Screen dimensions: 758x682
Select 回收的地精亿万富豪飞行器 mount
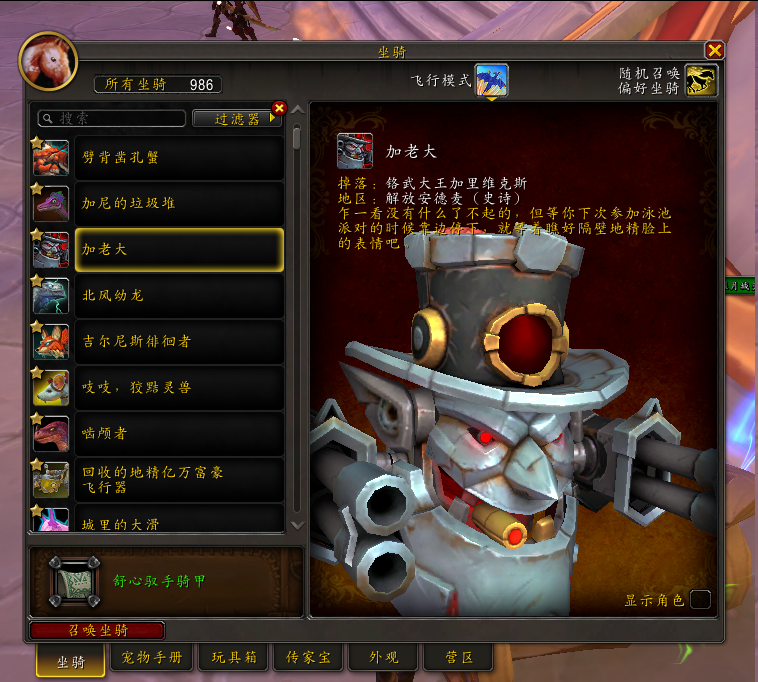point(178,479)
